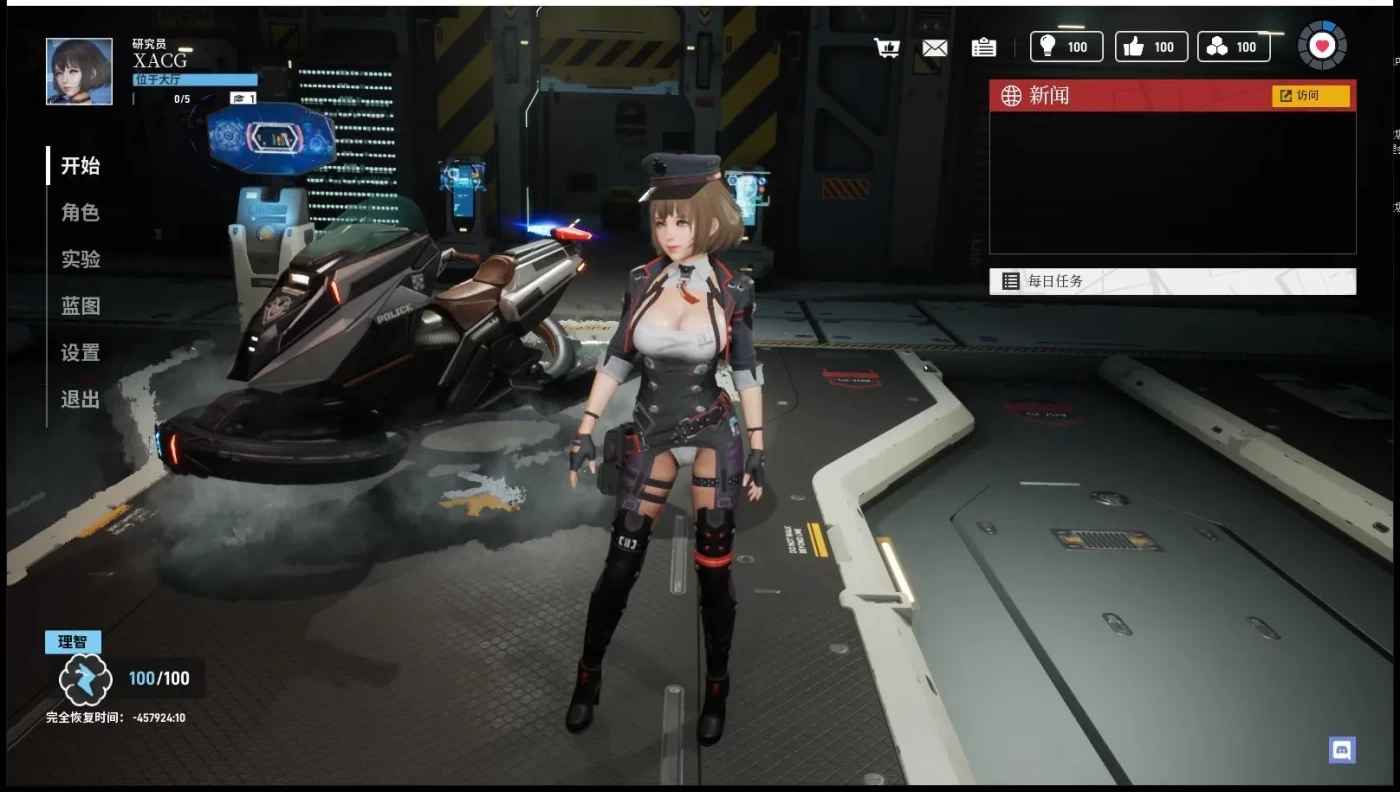Screen dimensions: 1400x792
Task: Open the clipboard task list icon
Action: (983, 48)
